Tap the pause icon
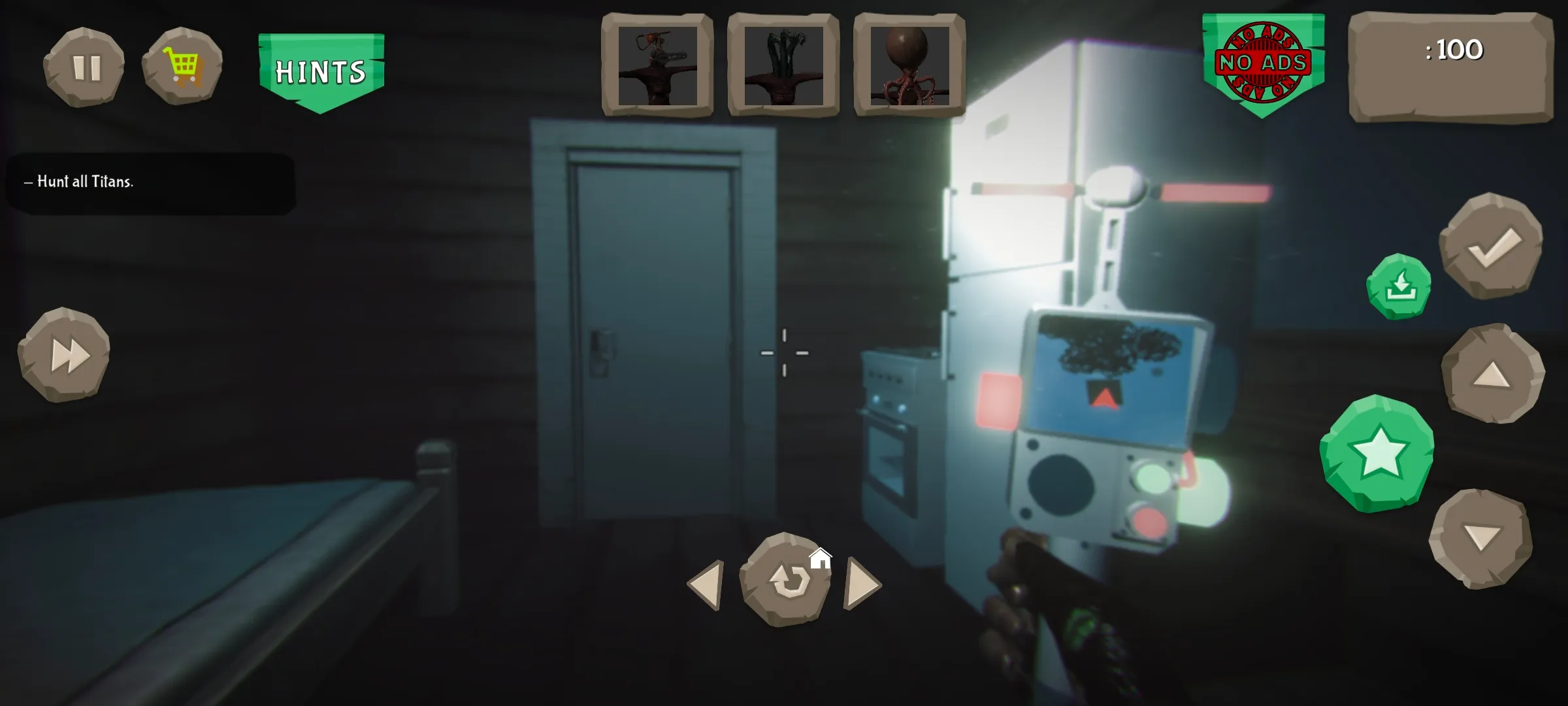 click(x=85, y=65)
